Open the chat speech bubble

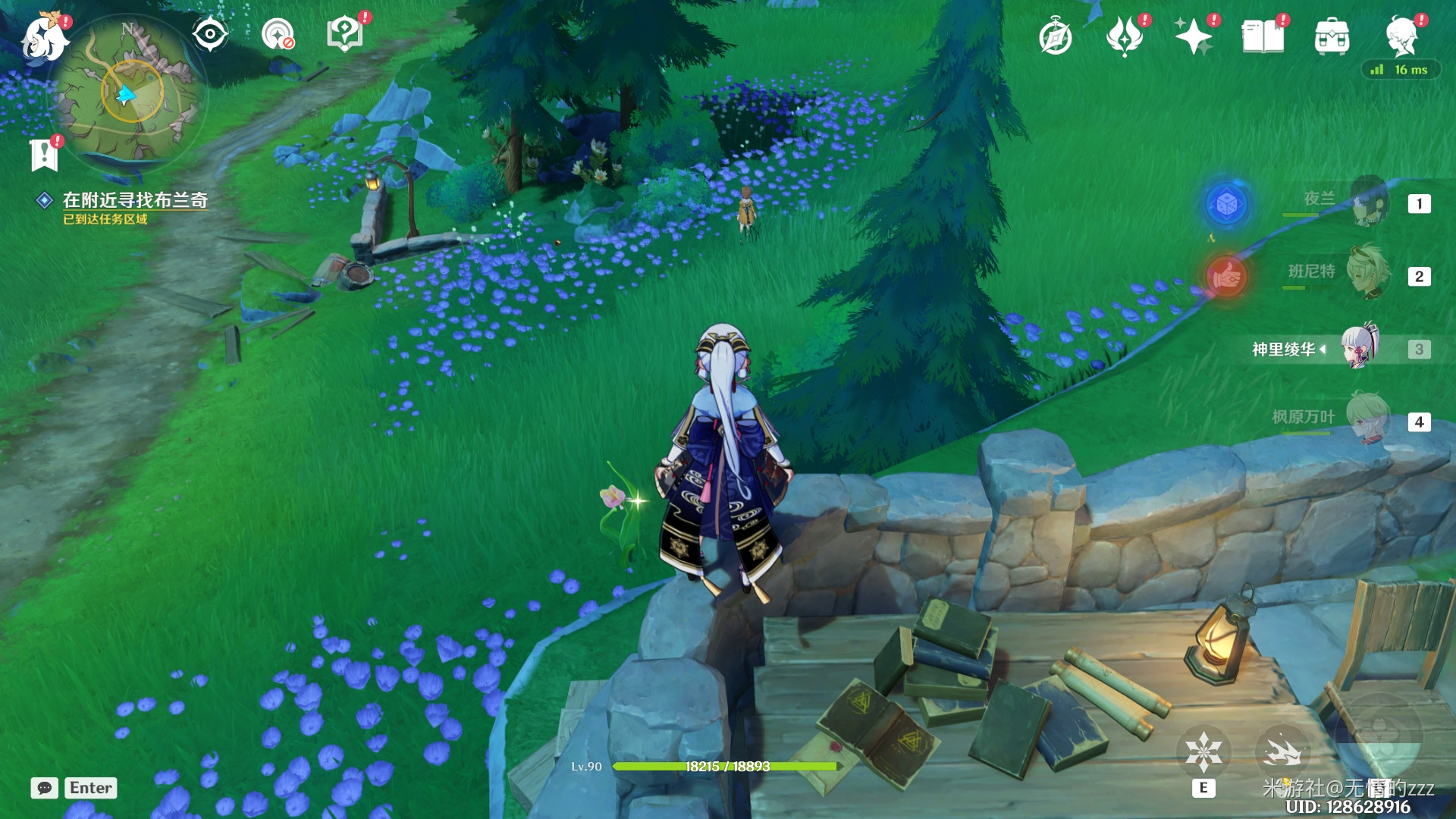click(45, 788)
